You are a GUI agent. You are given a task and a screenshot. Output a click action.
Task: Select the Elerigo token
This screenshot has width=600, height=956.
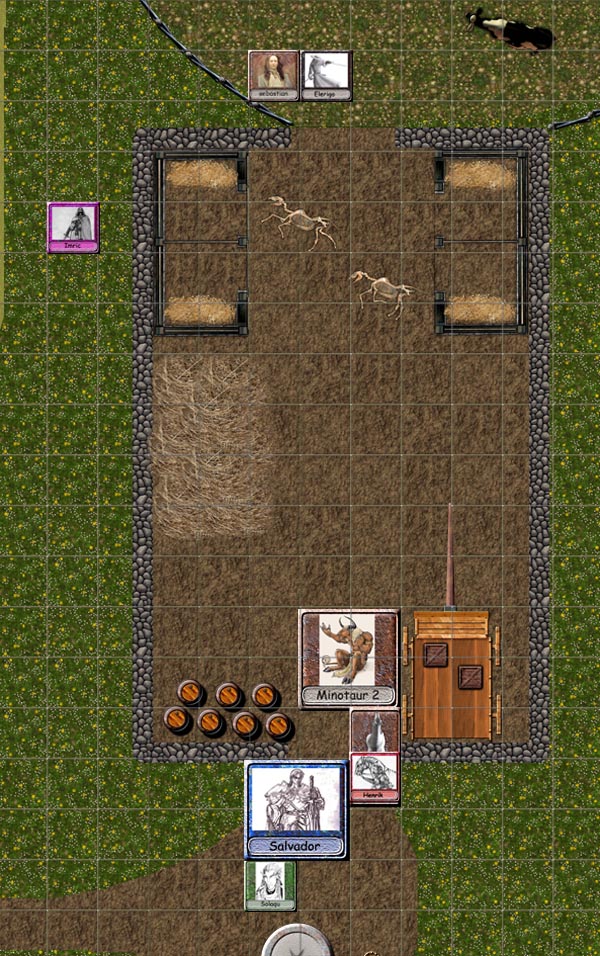pyautogui.click(x=327, y=75)
